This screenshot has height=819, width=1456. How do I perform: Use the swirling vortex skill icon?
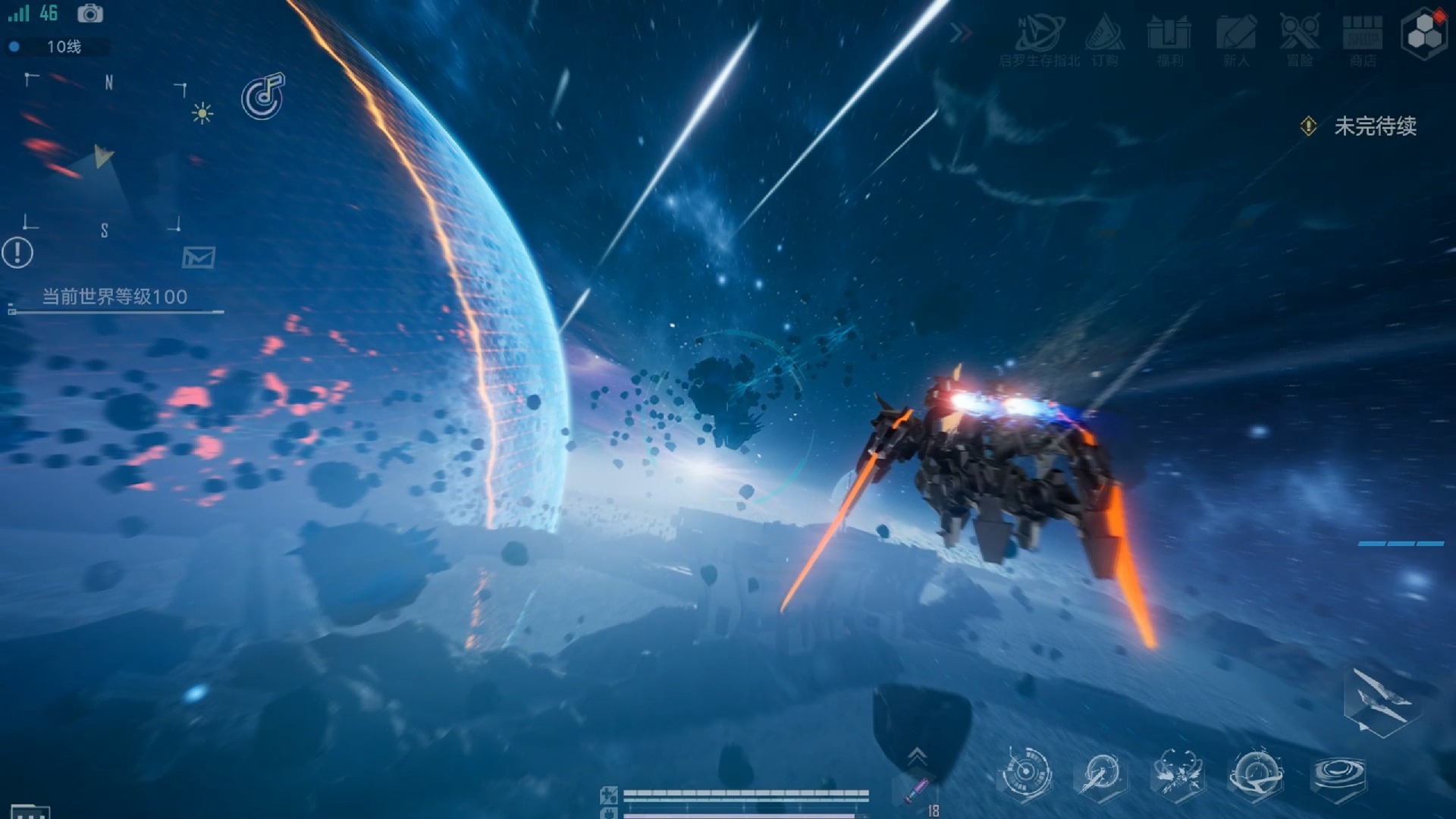pyautogui.click(x=1338, y=775)
